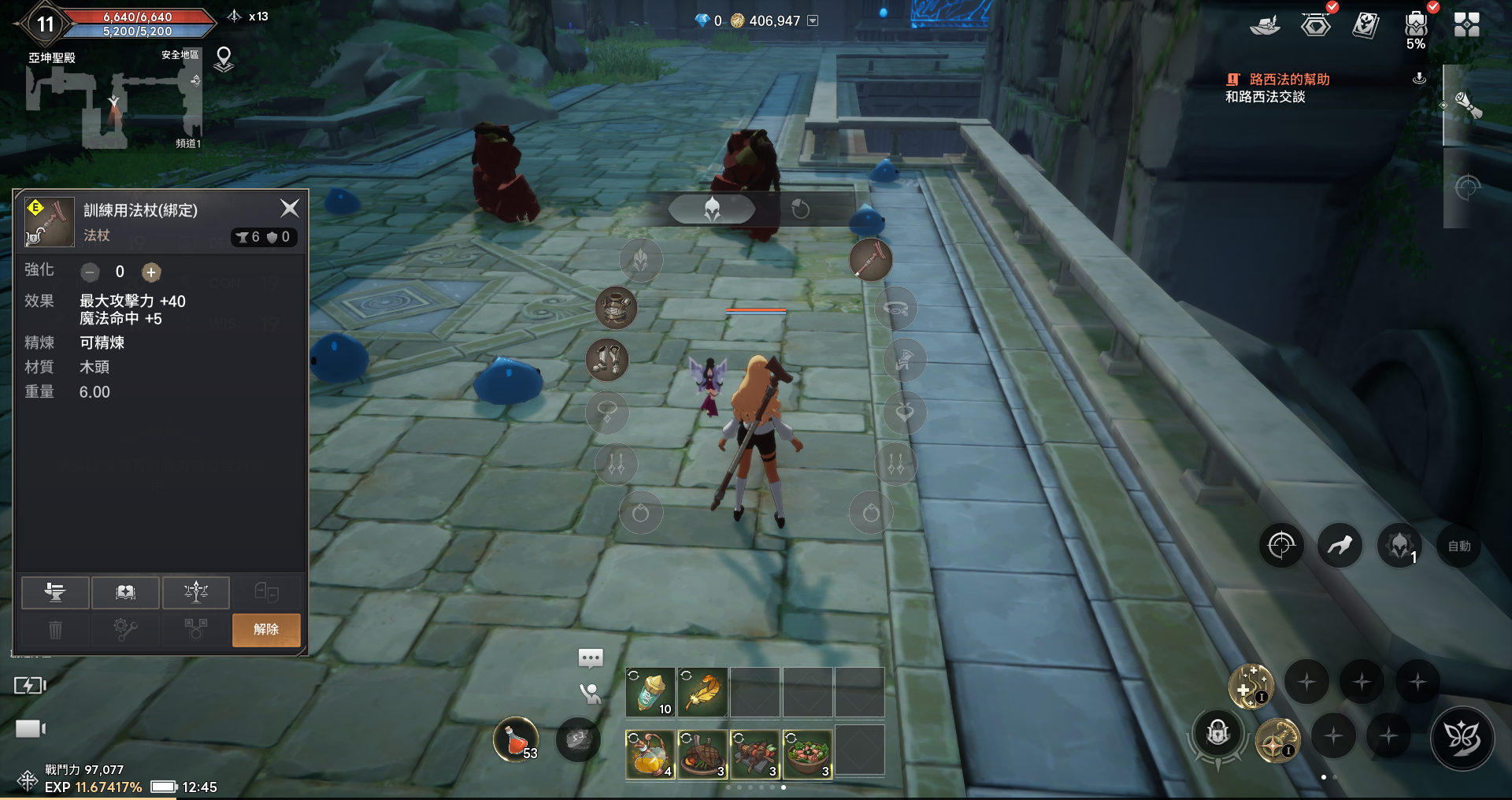Unequip the staff with the orange 解除 button
The height and width of the screenshot is (800, 1512).
(x=266, y=629)
